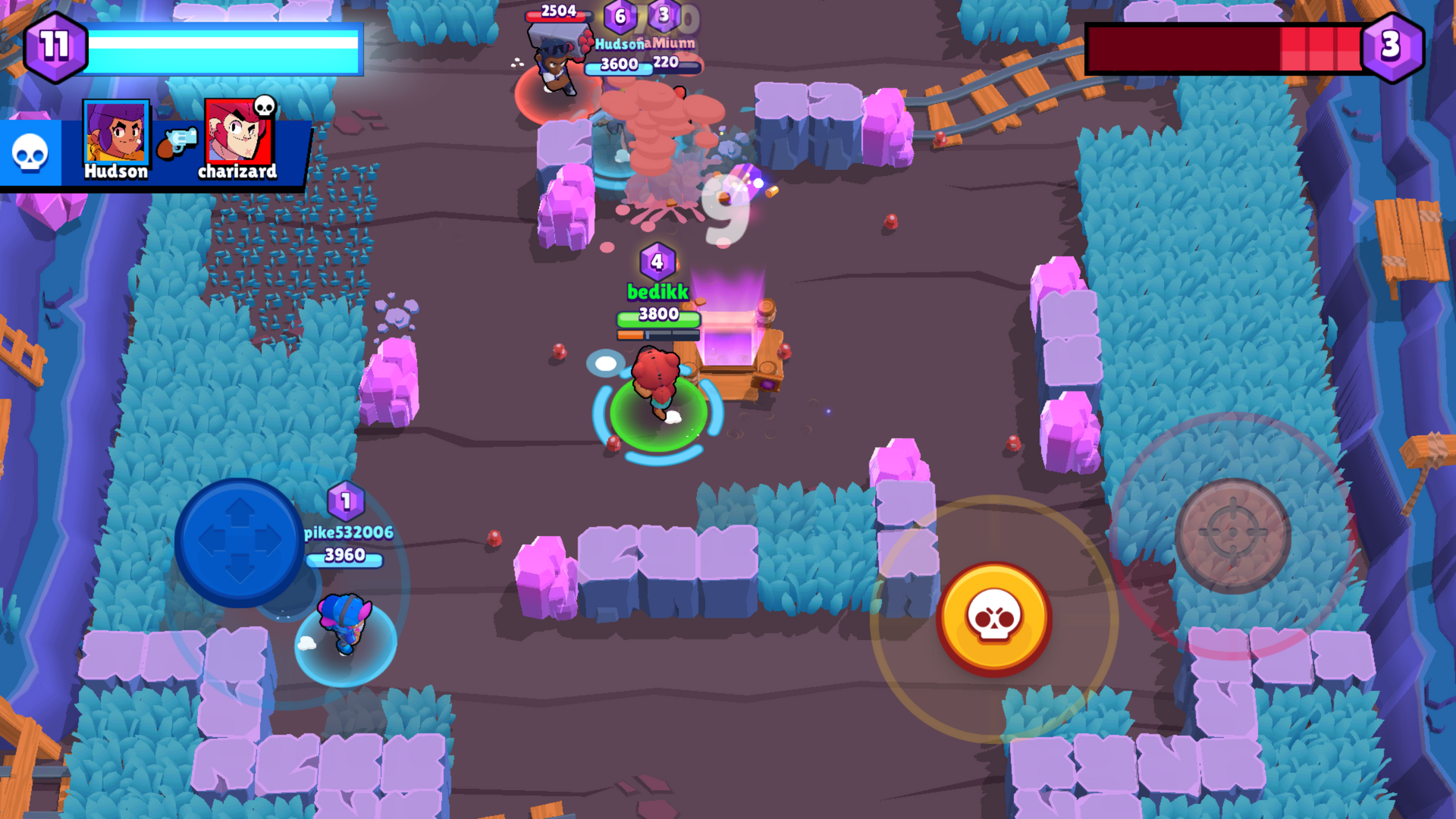Tap Miunn's name tag at top
Viewport: 1456px width, 819px height.
tap(670, 43)
